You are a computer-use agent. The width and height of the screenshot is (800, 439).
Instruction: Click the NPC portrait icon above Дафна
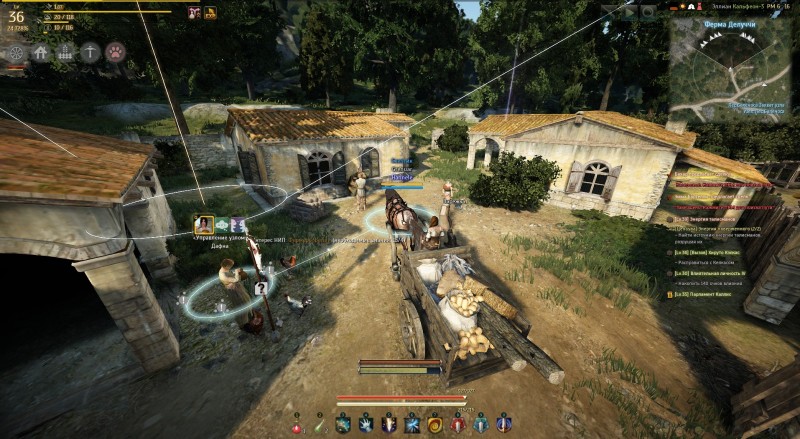(205, 224)
